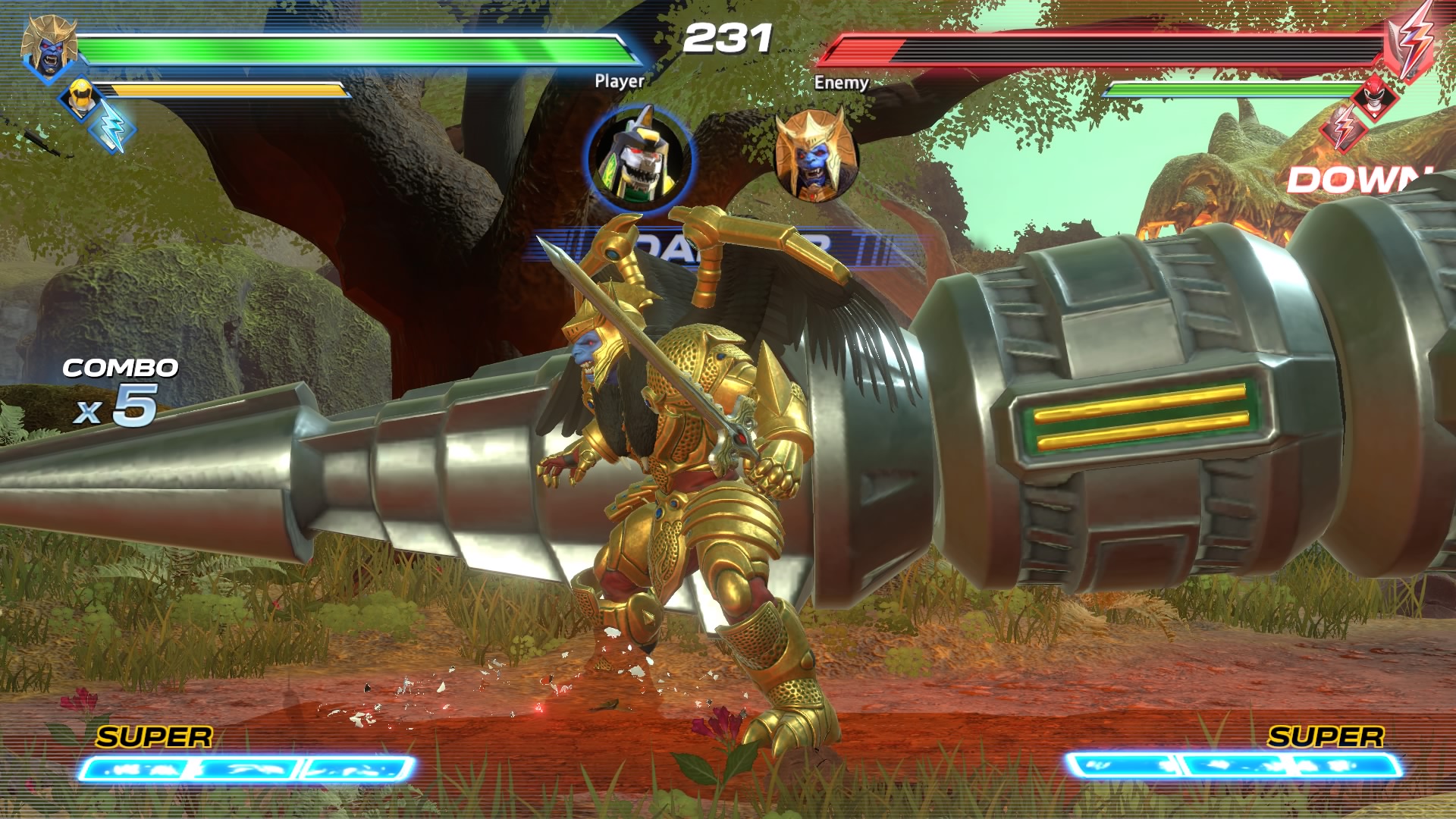
Task: Click the red lightning emblem by enemy health
Action: click(1413, 40)
